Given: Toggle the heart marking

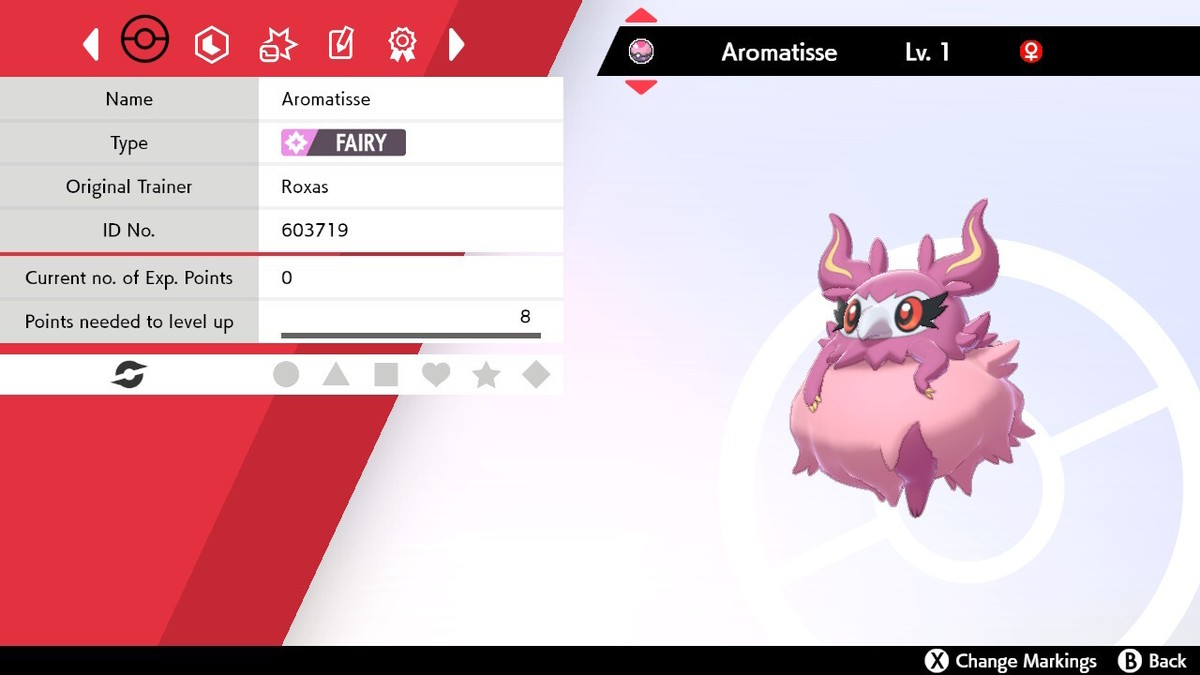Looking at the screenshot, I should (436, 375).
